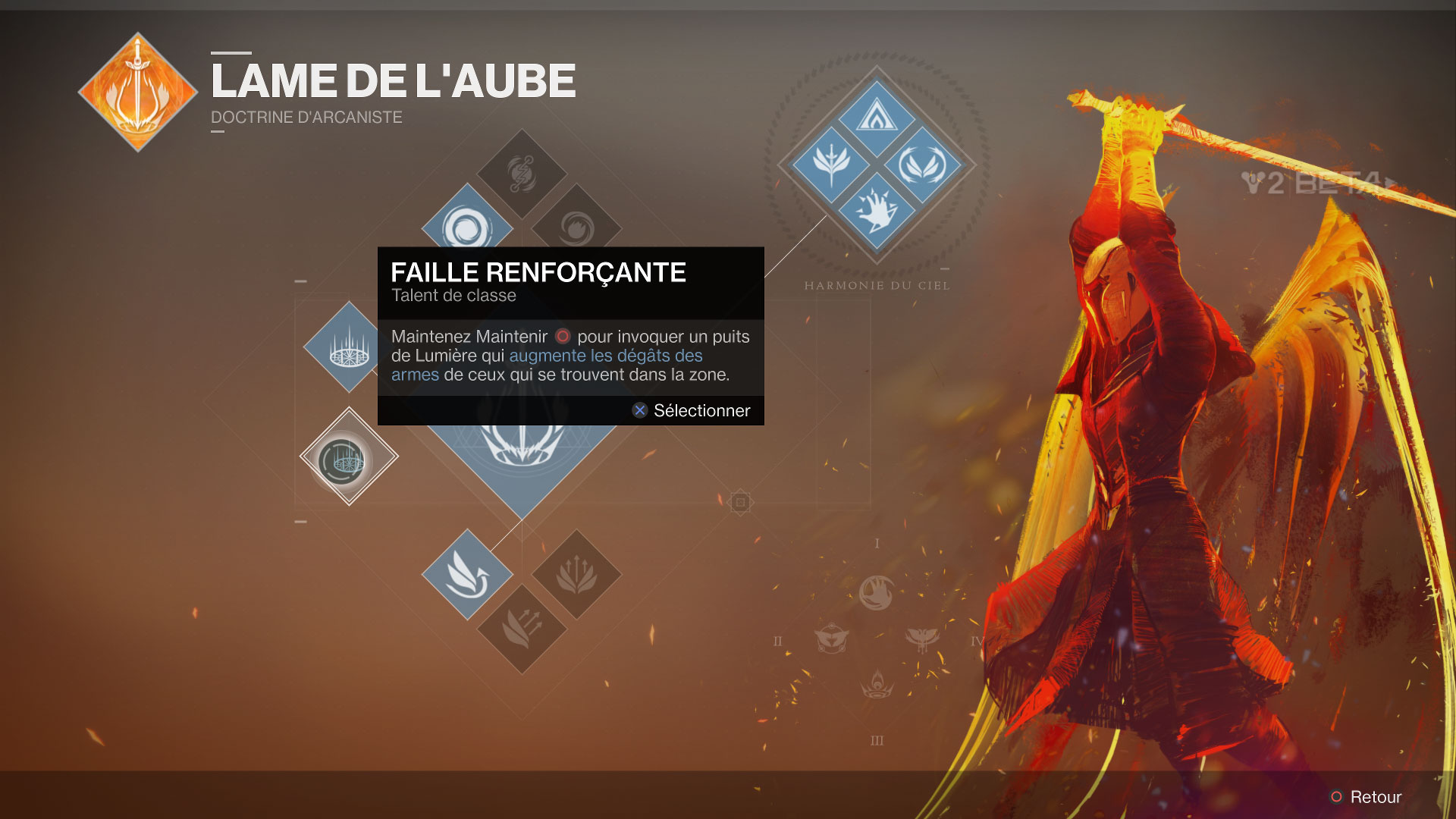The height and width of the screenshot is (819, 1456).
Task: Pick the topmost dark grenade node
Action: [522, 174]
